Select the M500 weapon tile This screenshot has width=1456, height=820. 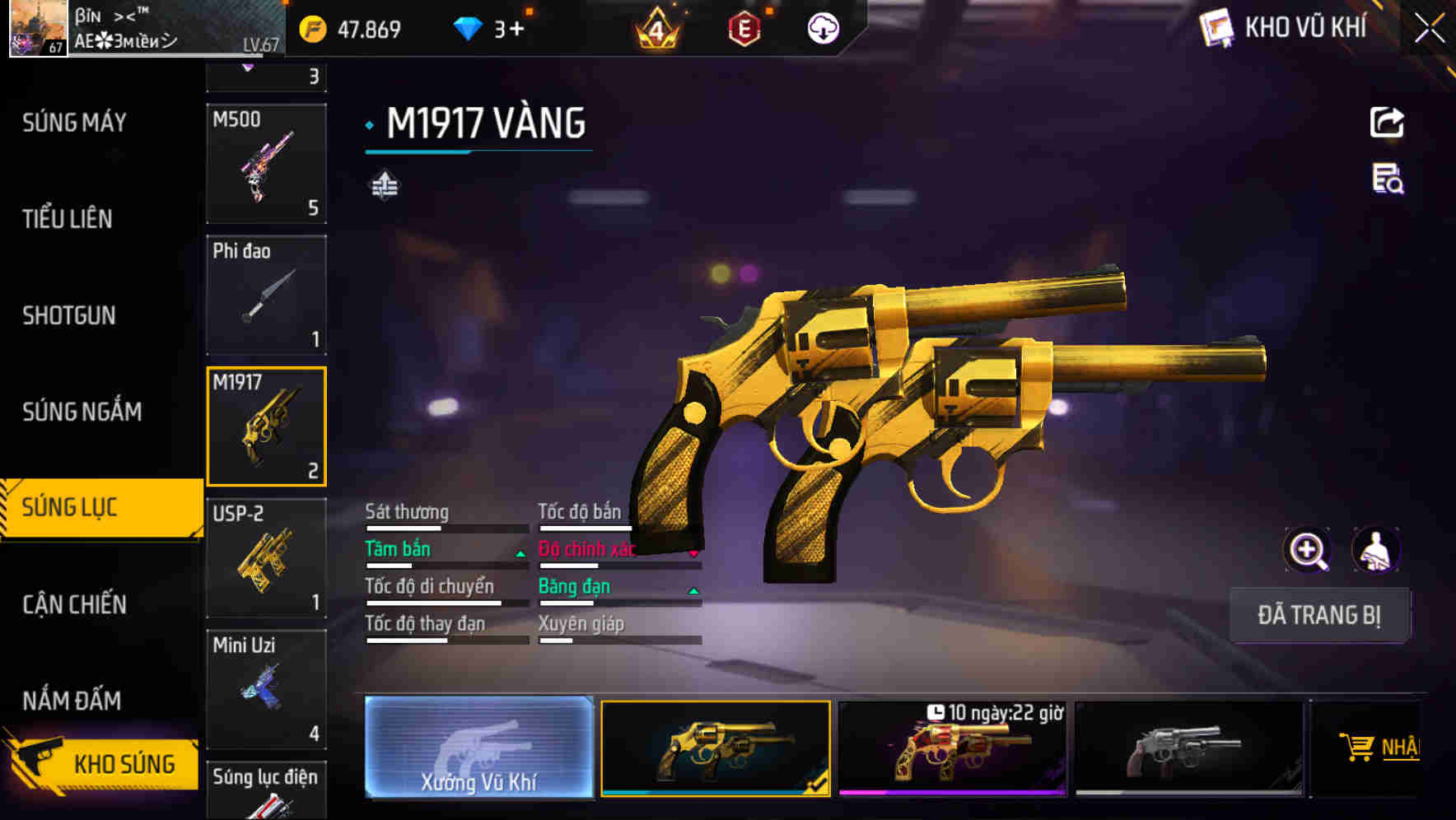point(266,164)
